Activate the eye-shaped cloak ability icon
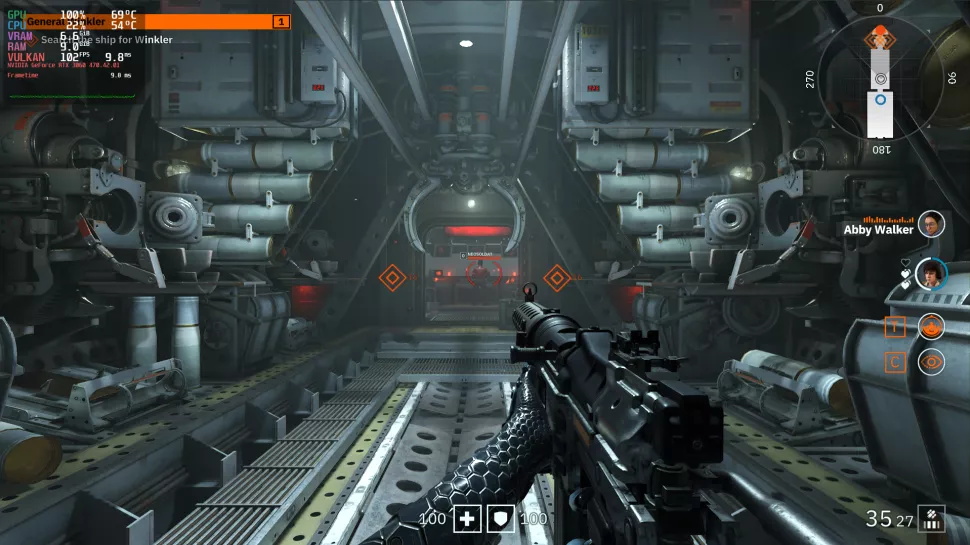The image size is (970, 545). click(931, 362)
